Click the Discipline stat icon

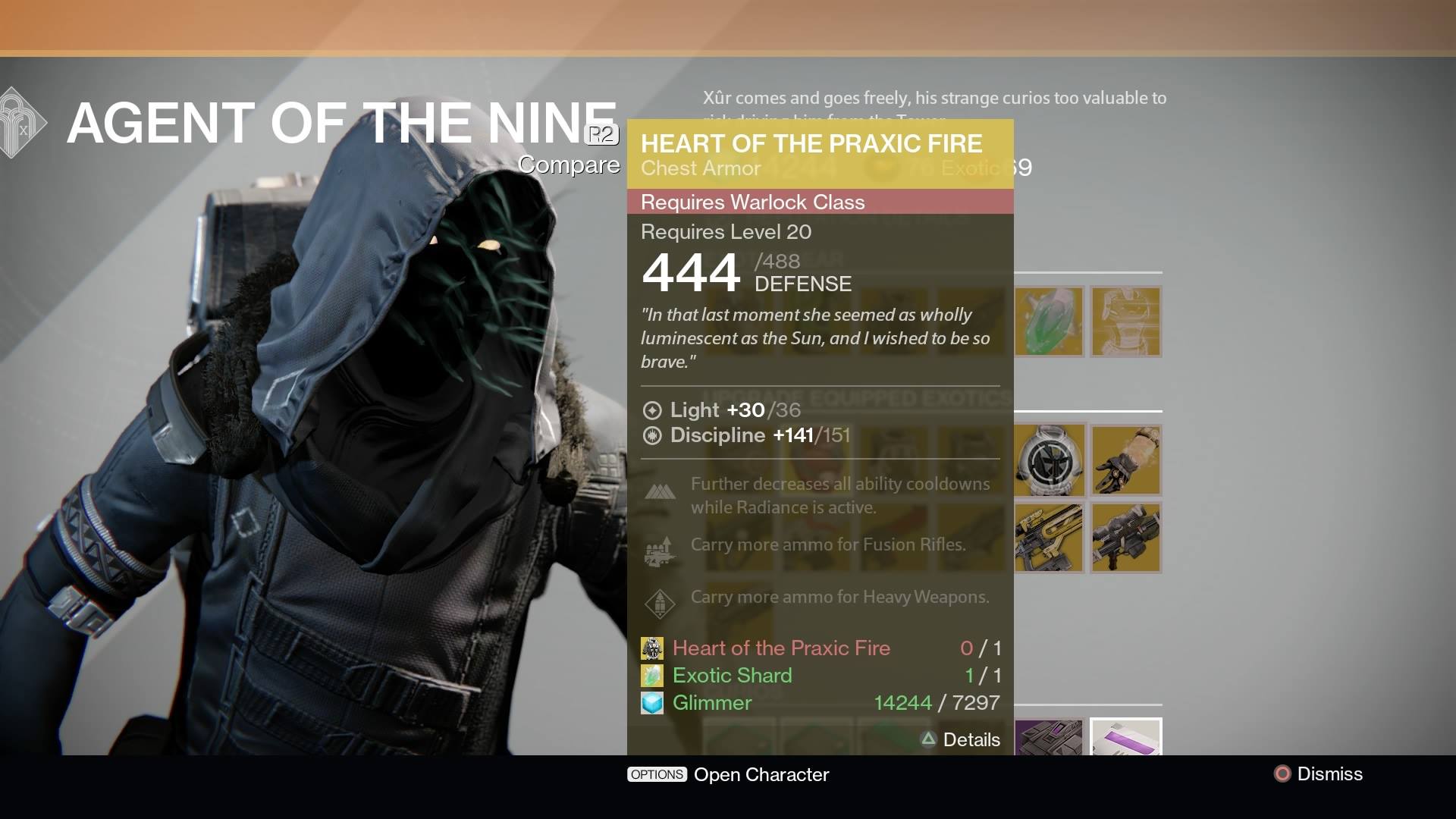click(651, 436)
